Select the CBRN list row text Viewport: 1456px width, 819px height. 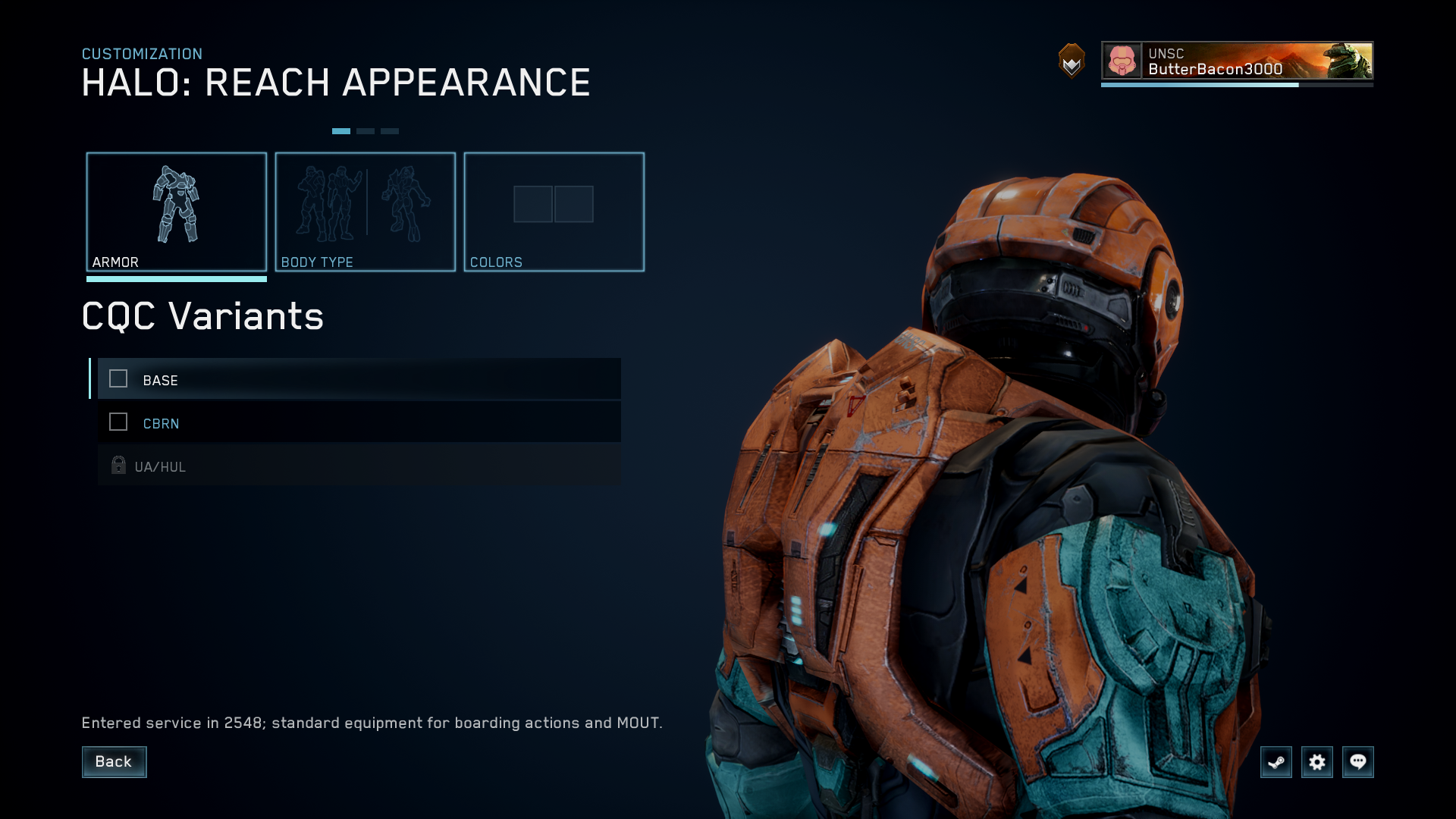pyautogui.click(x=160, y=422)
